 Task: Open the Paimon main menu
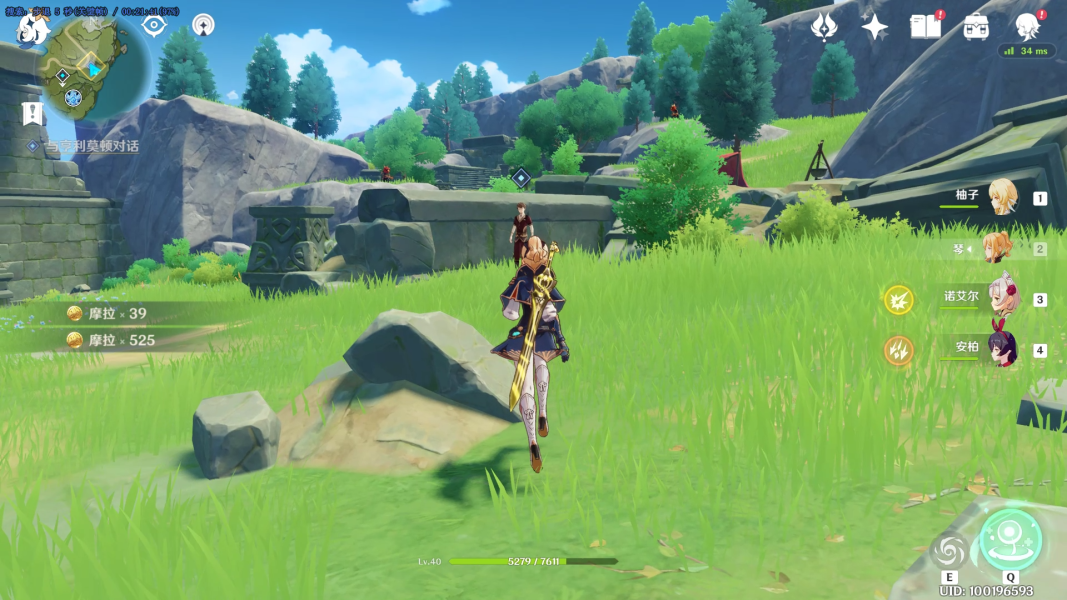[31, 30]
